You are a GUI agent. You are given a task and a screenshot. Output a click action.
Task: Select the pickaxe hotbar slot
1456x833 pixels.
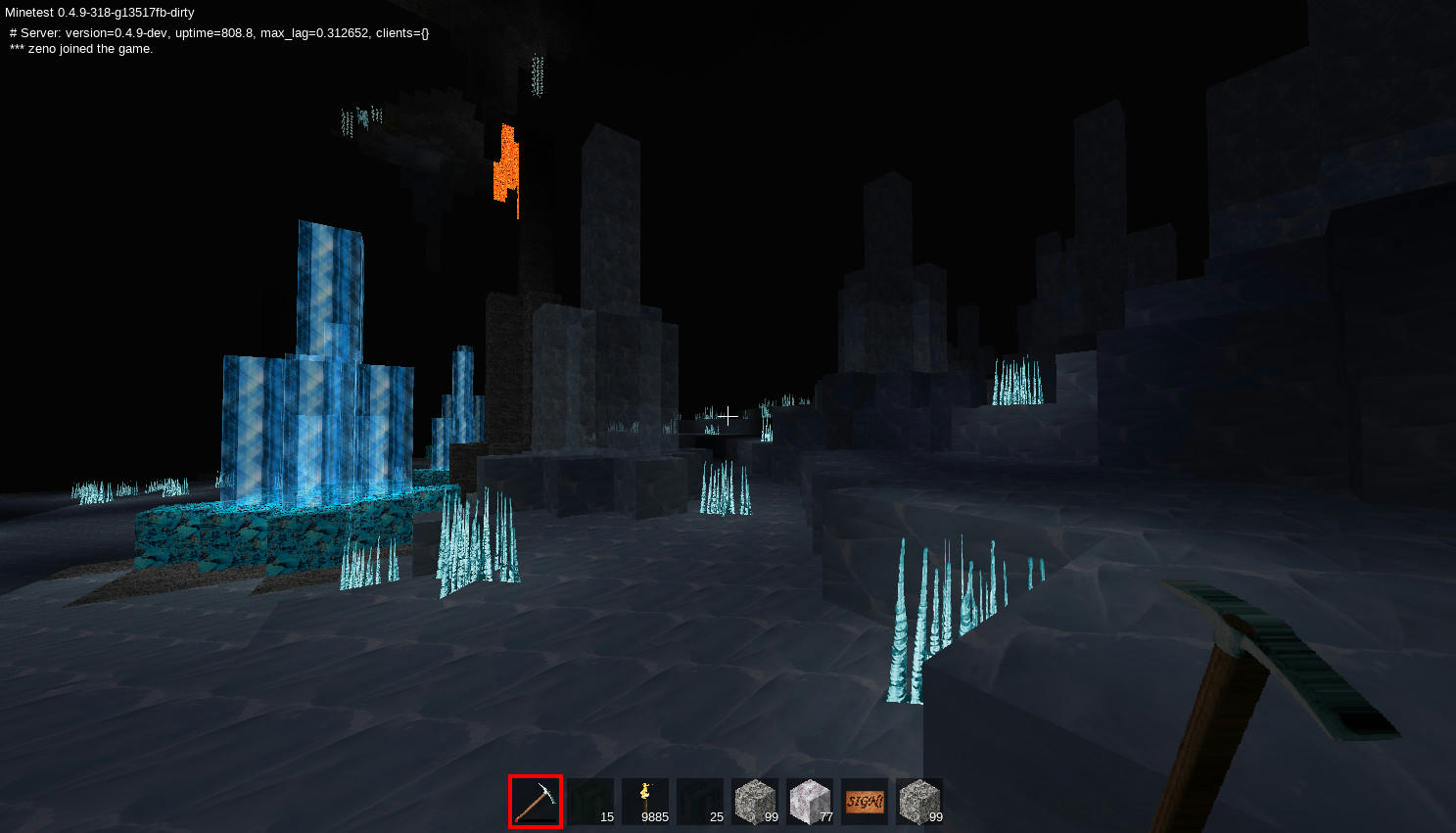click(x=536, y=802)
